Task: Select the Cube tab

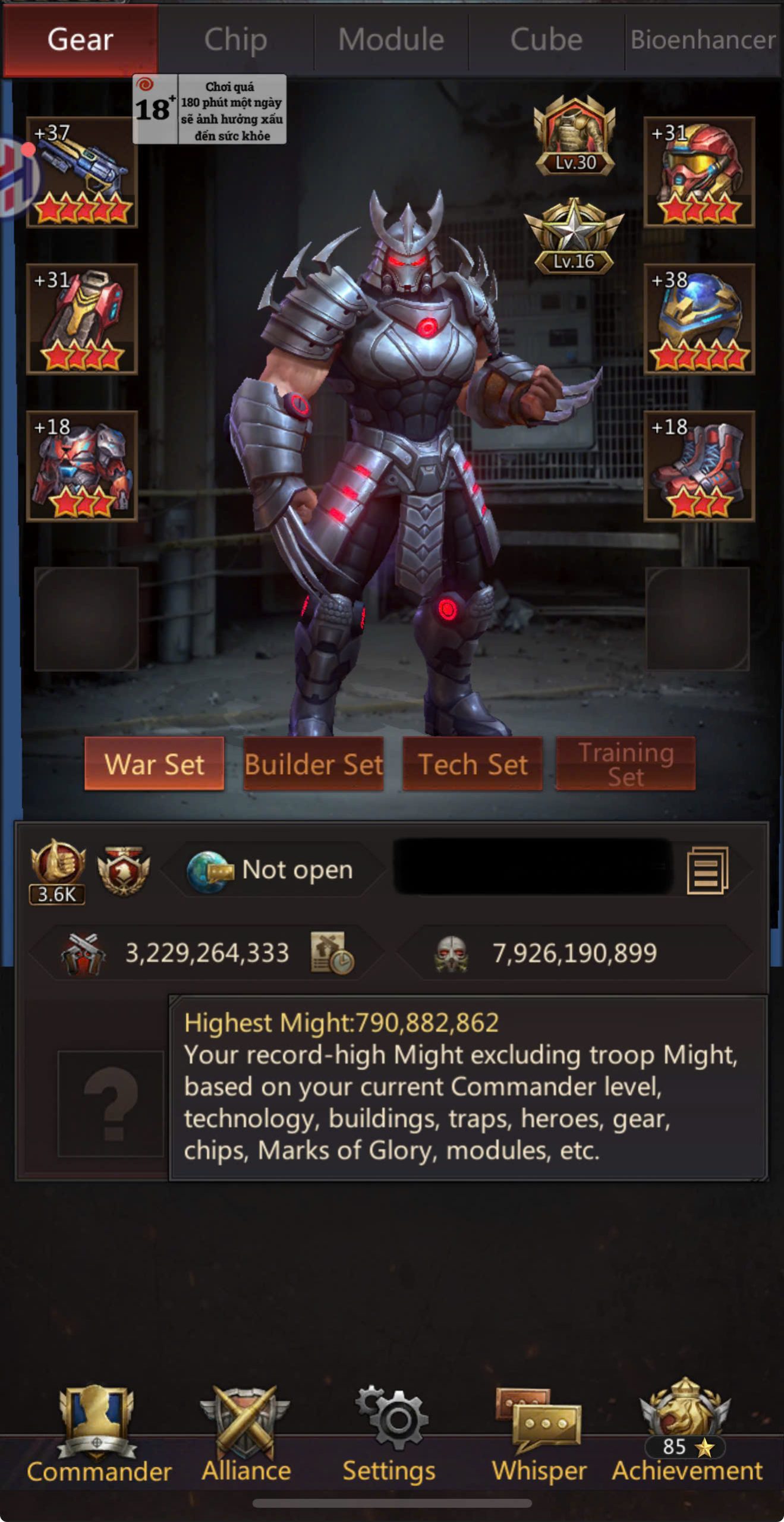Action: (x=546, y=40)
